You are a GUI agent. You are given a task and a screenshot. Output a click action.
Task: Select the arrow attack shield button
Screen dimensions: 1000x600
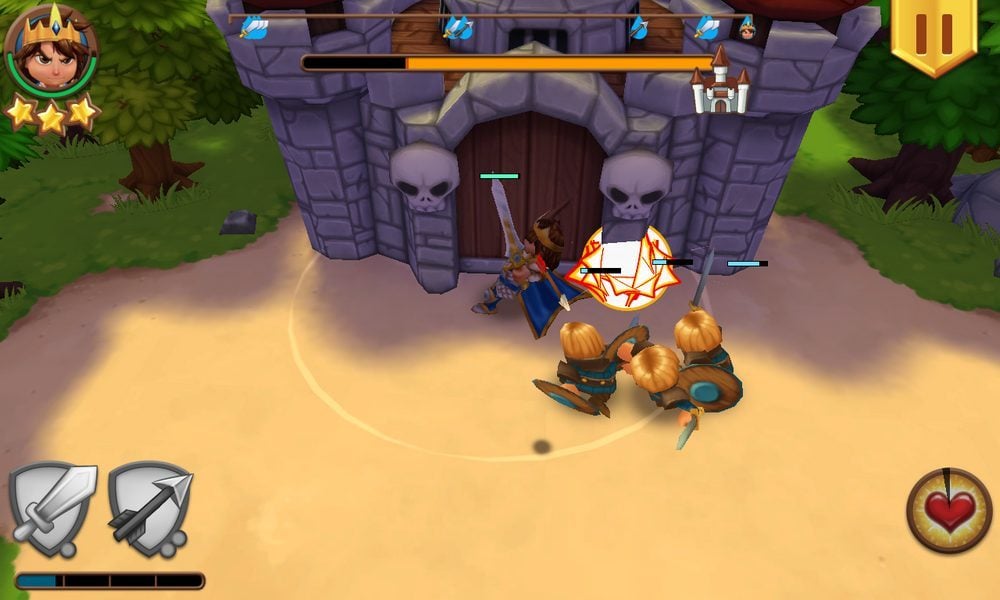click(x=150, y=508)
